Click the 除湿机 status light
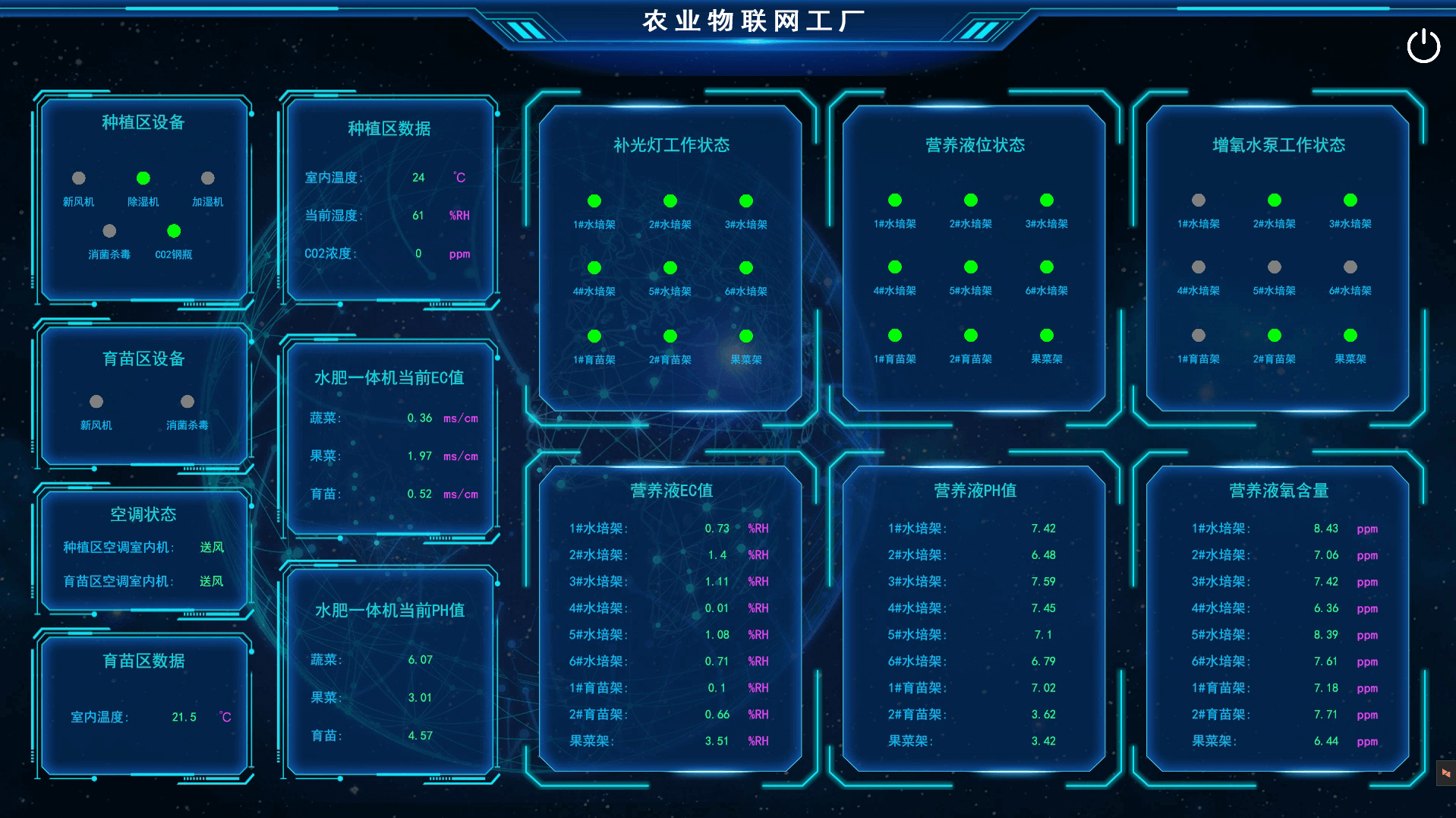The width and height of the screenshot is (1456, 818). pos(142,178)
